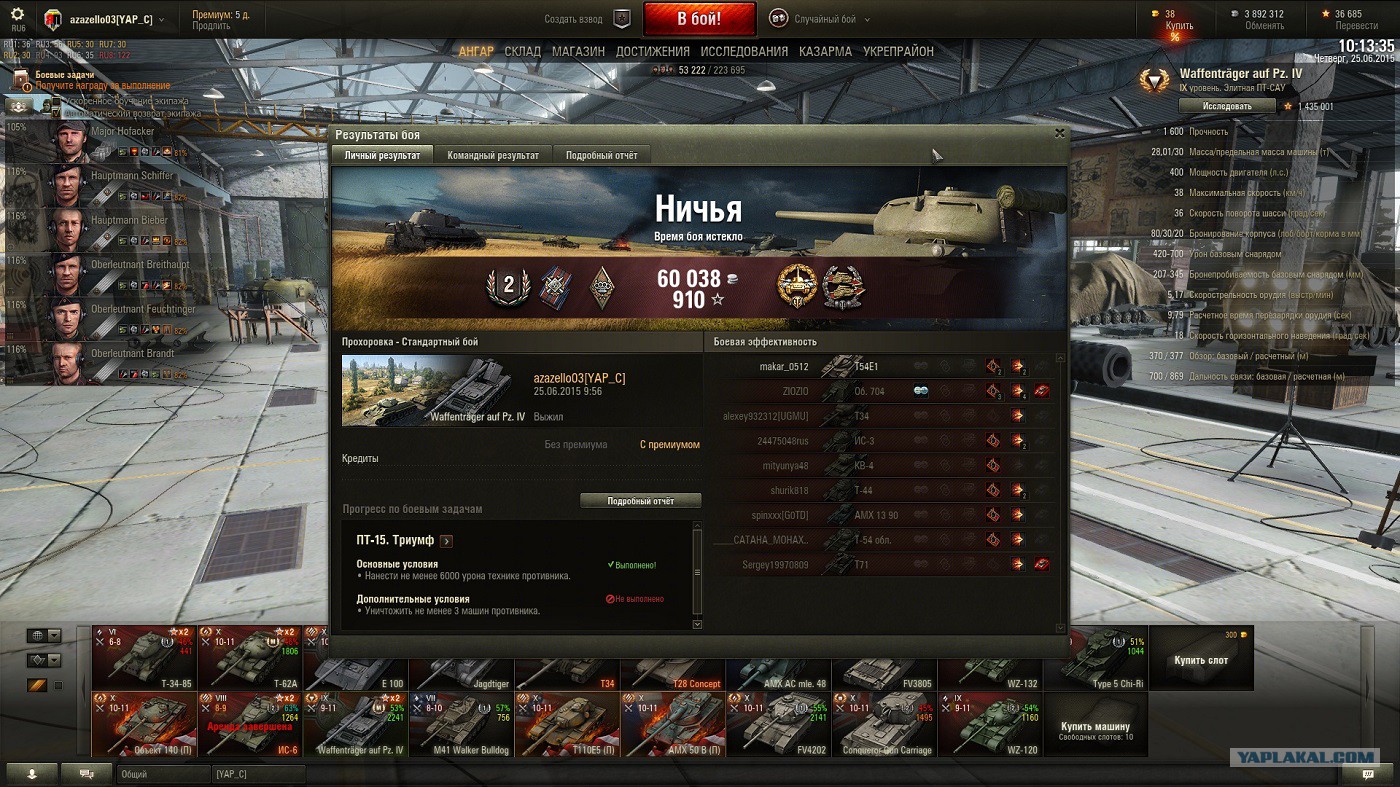Viewport: 1400px width, 787px height.
Task: Close the battle results window
Action: pos(1059,133)
